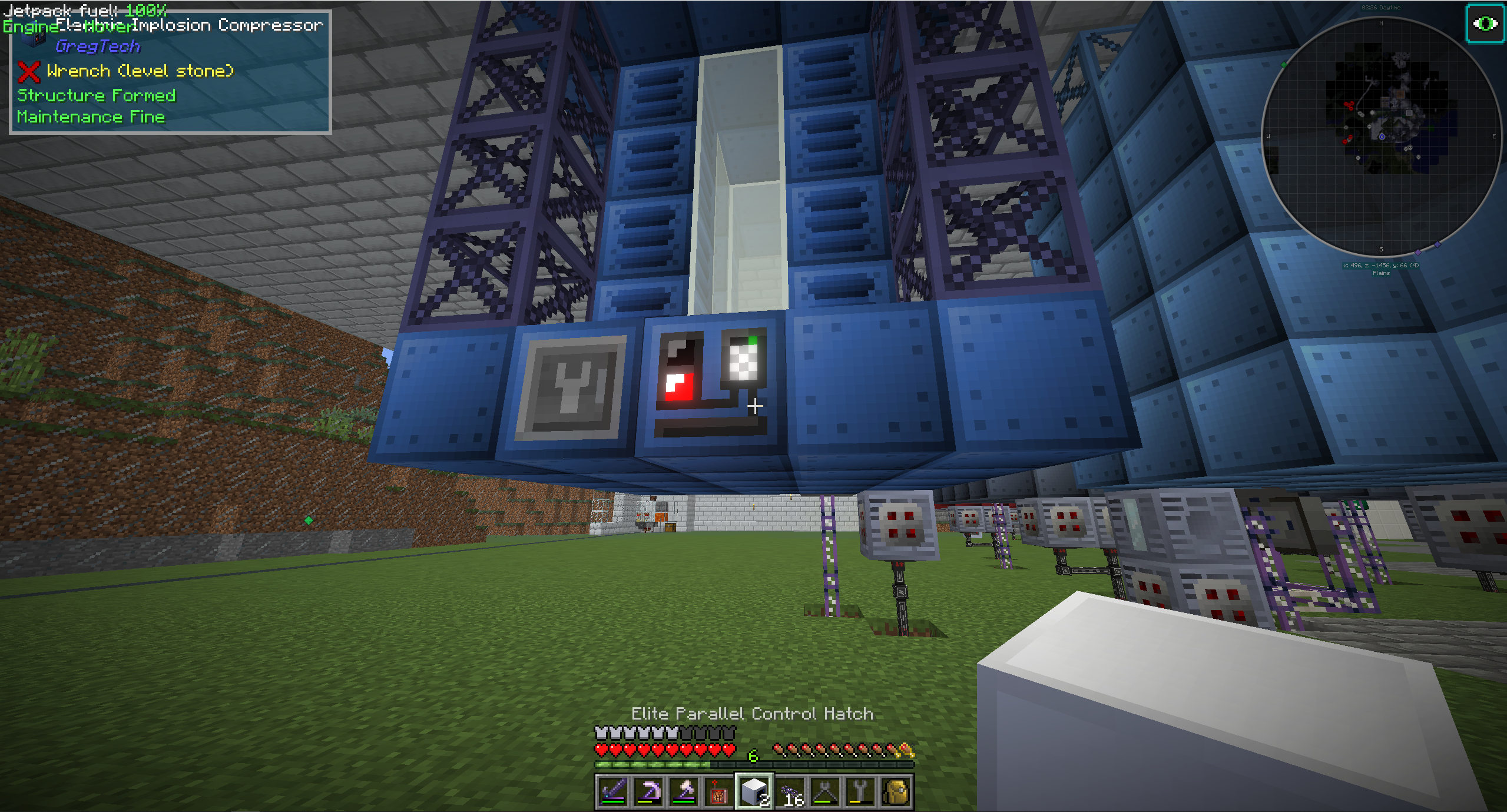Click the Structure Formed status text
Screen dimensions: 1507x812
(x=96, y=95)
